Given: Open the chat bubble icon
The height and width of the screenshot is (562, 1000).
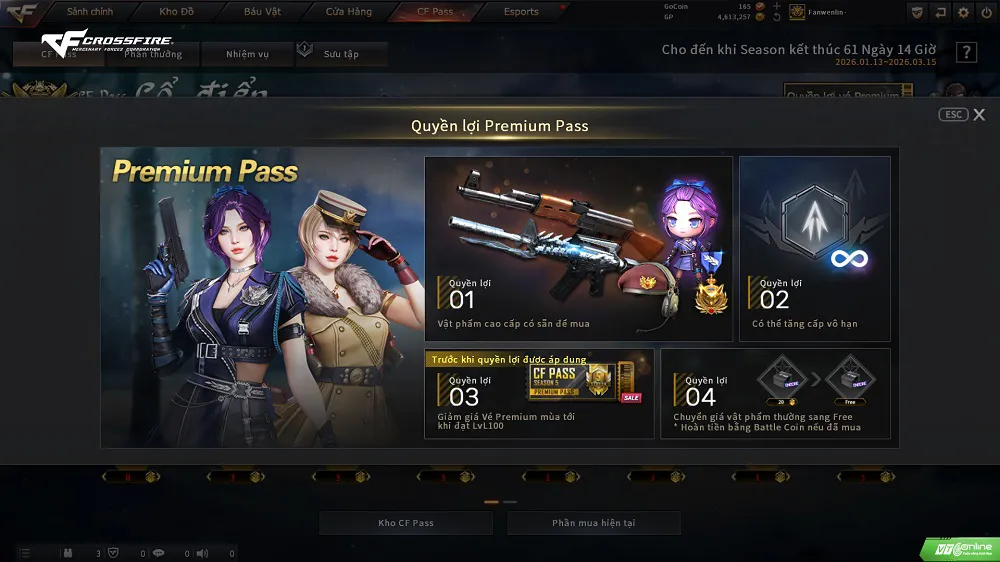Looking at the screenshot, I should click(x=158, y=553).
